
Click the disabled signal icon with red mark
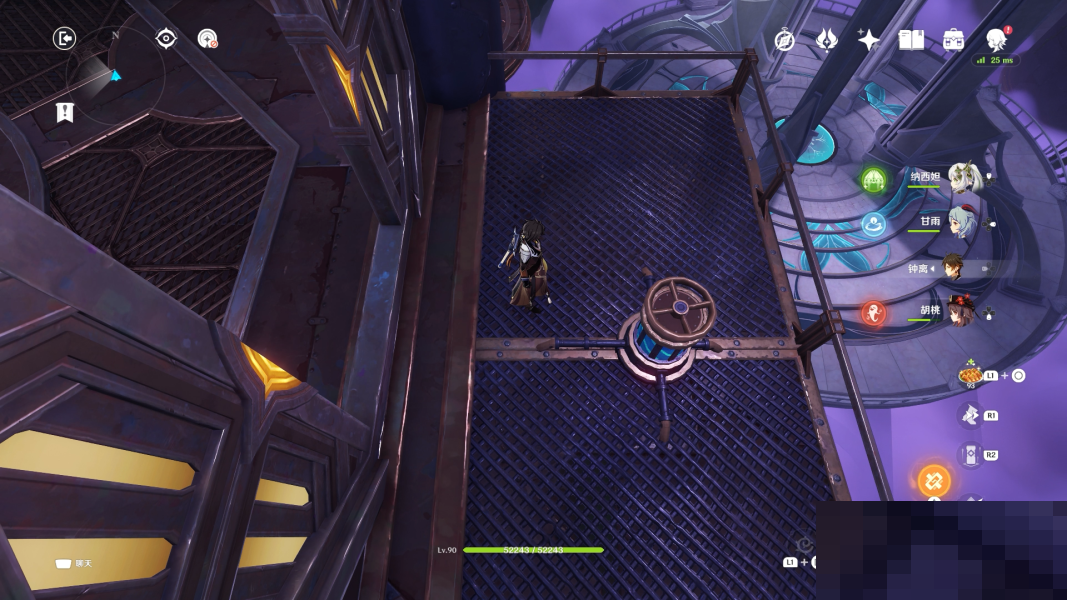pos(207,39)
